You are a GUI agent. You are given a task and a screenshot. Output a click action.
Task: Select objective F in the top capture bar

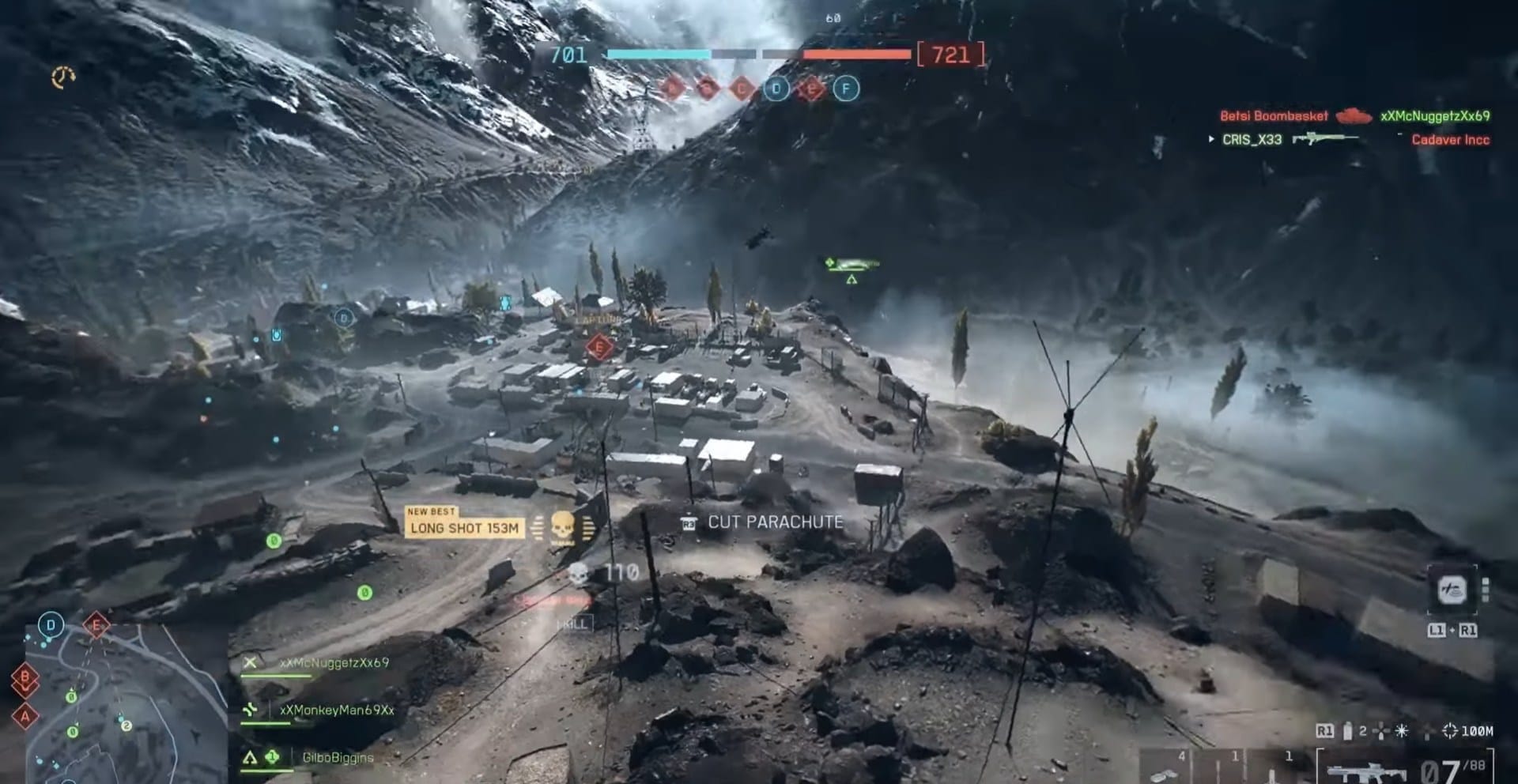point(846,89)
